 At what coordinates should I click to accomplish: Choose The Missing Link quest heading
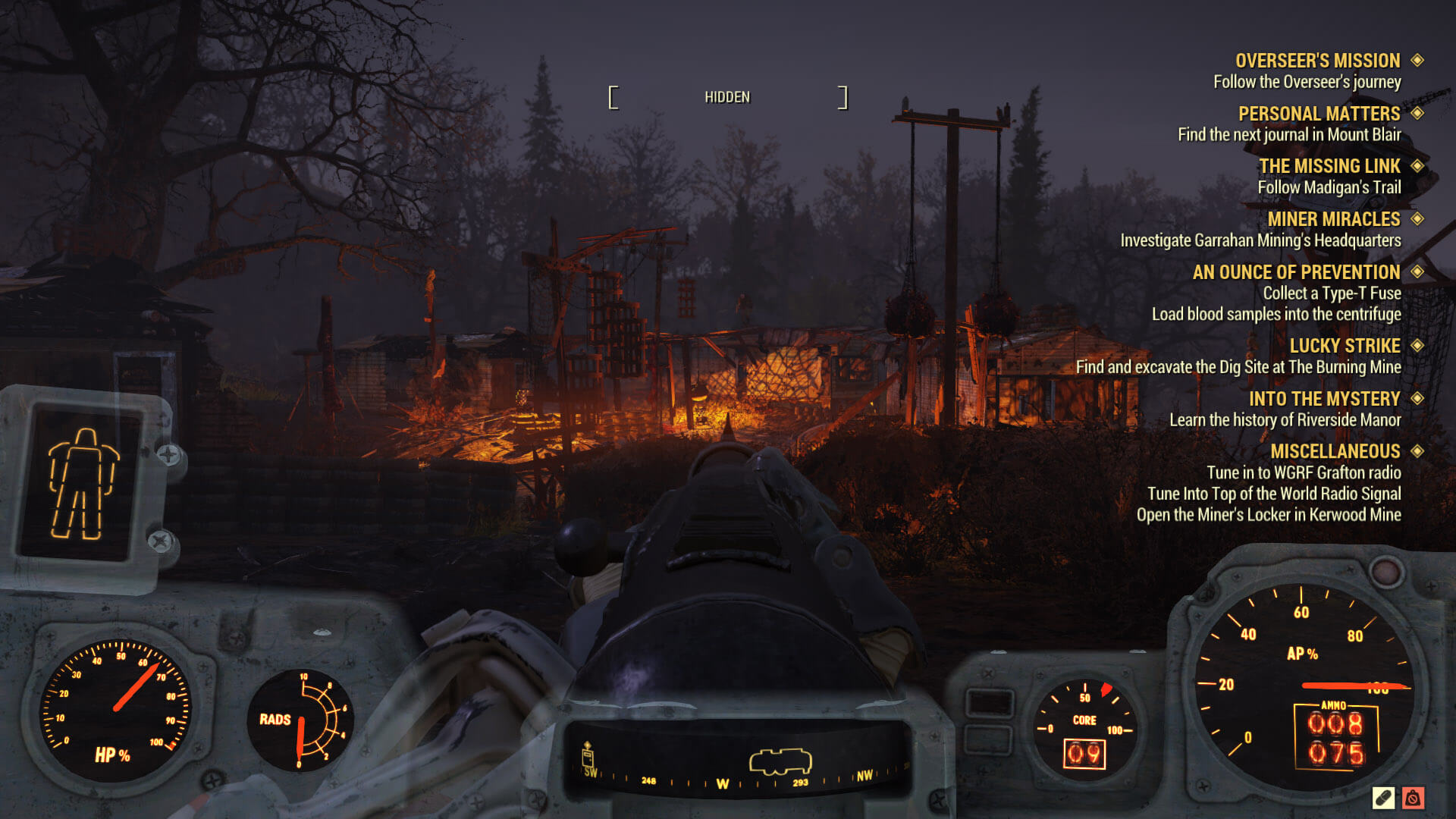point(1329,166)
